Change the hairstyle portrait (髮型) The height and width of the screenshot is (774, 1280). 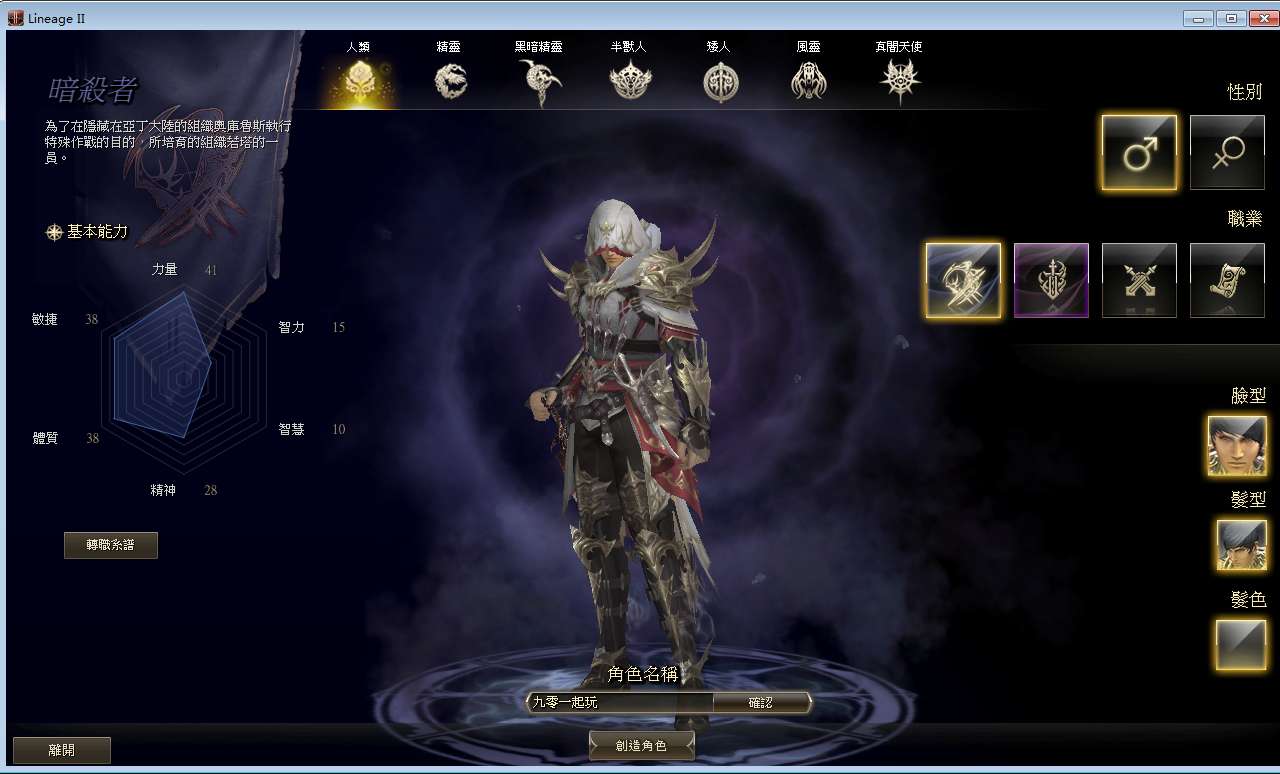[1241, 545]
